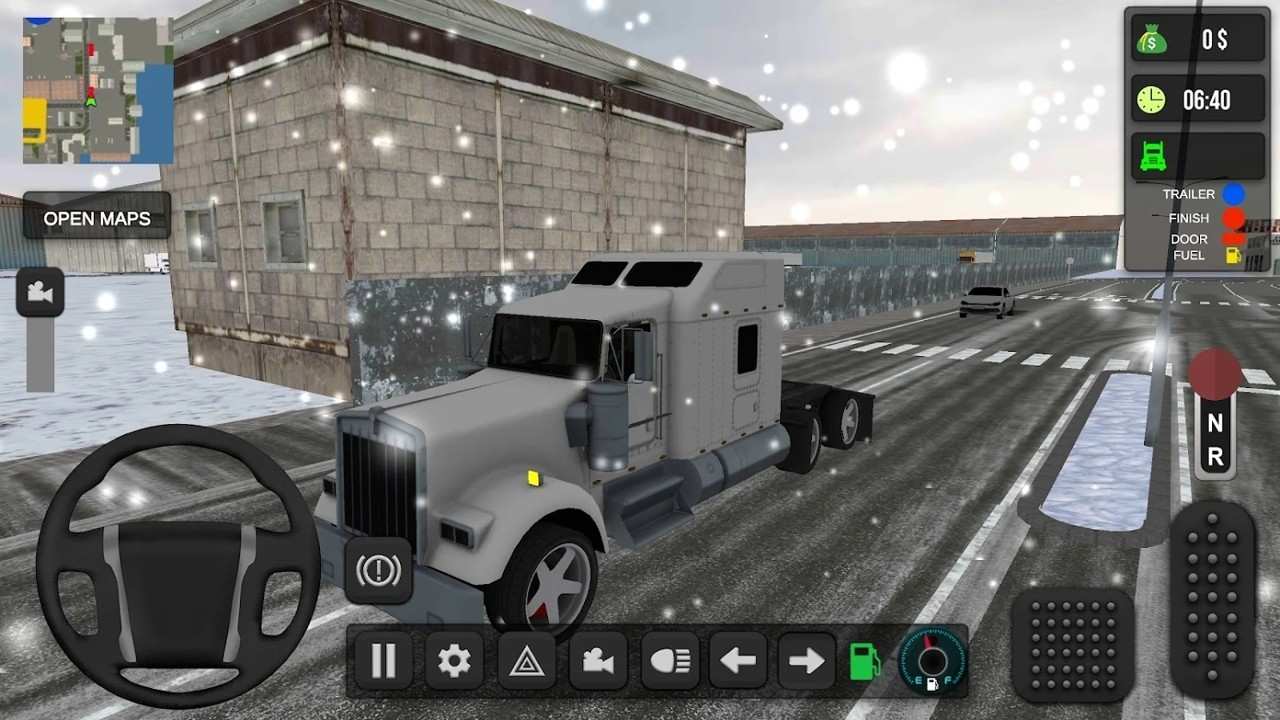Open the full map with OPEN MAPS

click(97, 218)
